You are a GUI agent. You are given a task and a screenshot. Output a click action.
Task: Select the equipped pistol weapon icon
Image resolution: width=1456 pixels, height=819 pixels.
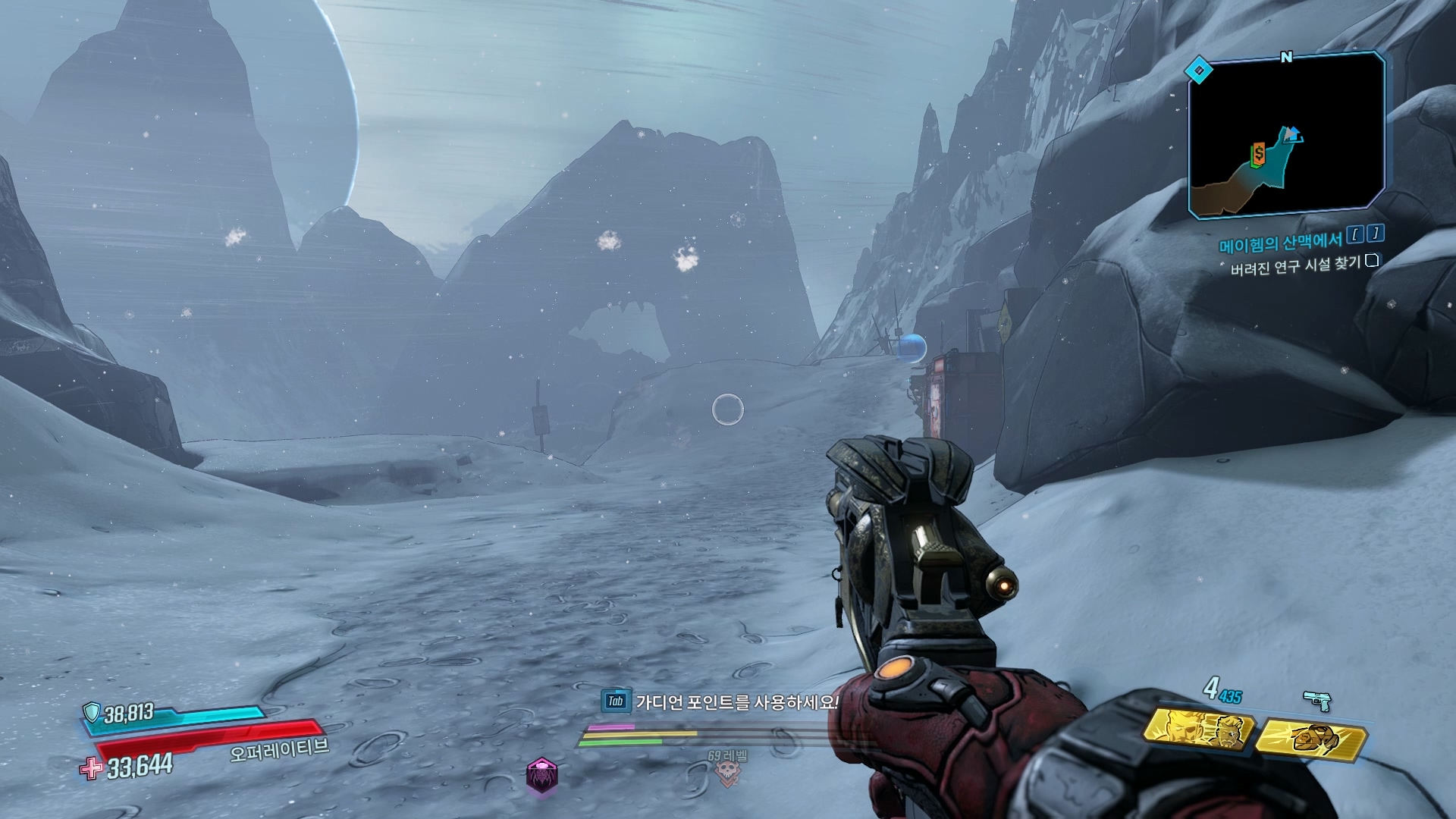pos(1317,701)
